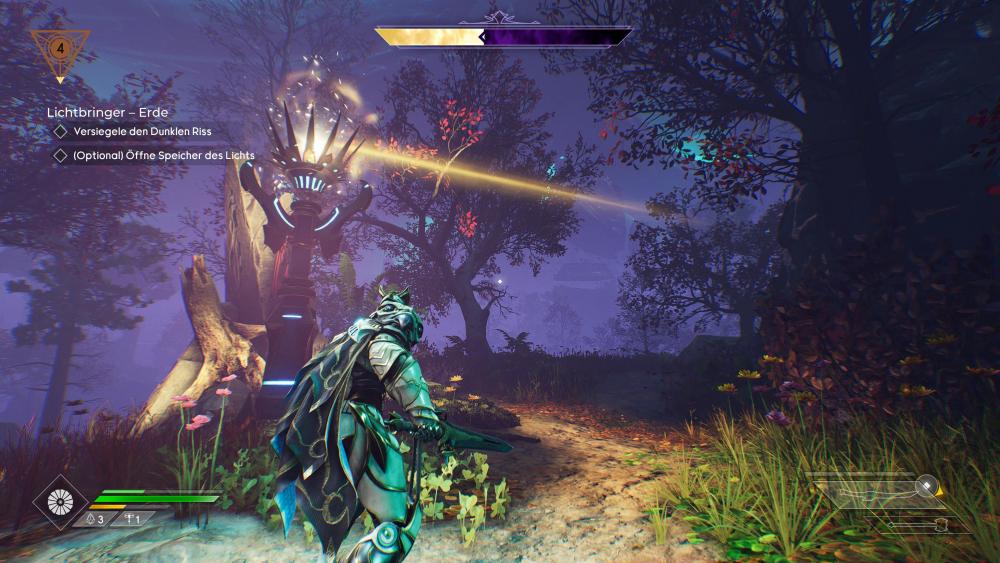Select the banner item slot showing 1
1000x563 pixels.
(x=131, y=519)
